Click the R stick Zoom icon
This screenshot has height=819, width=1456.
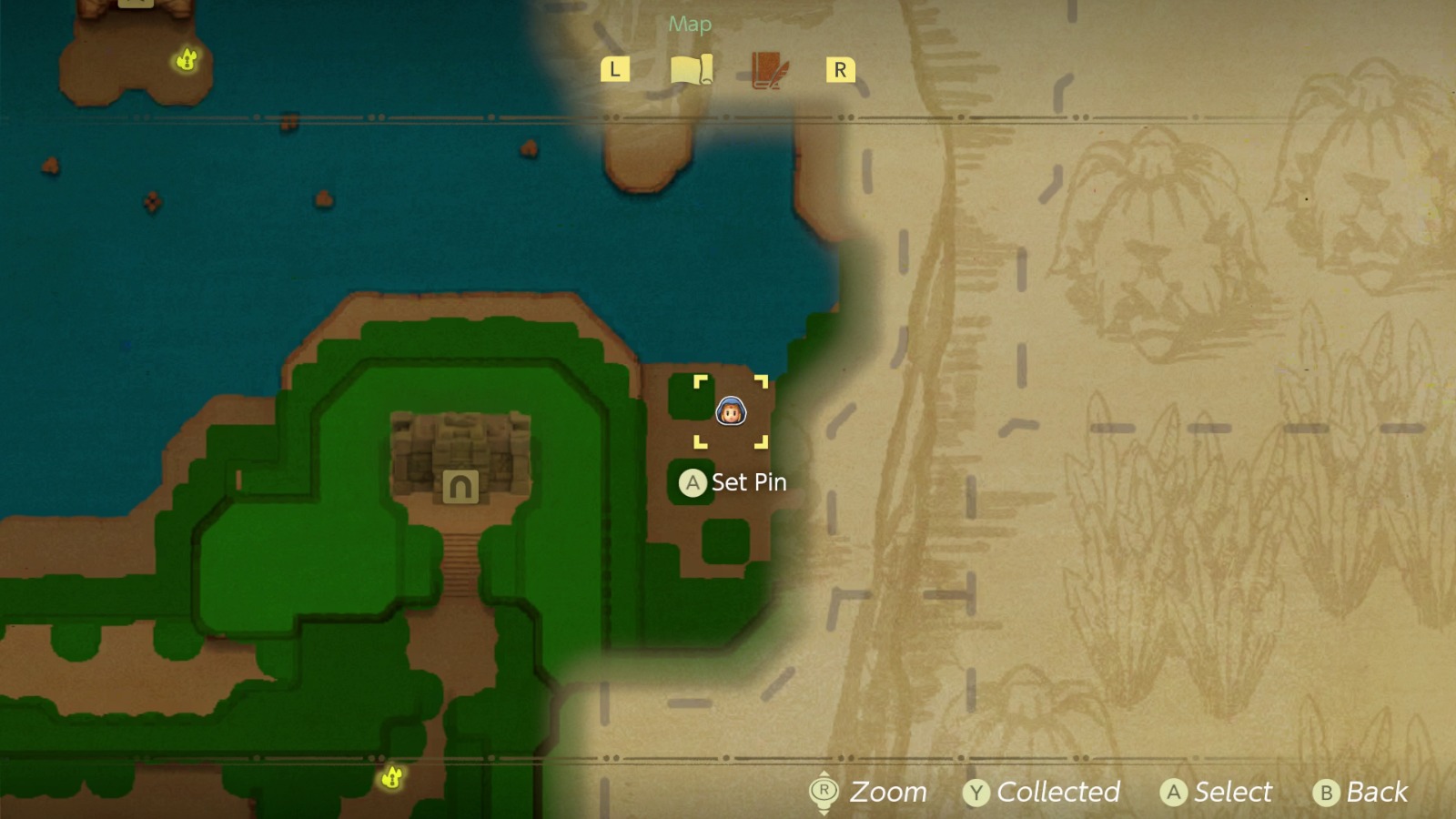823,792
